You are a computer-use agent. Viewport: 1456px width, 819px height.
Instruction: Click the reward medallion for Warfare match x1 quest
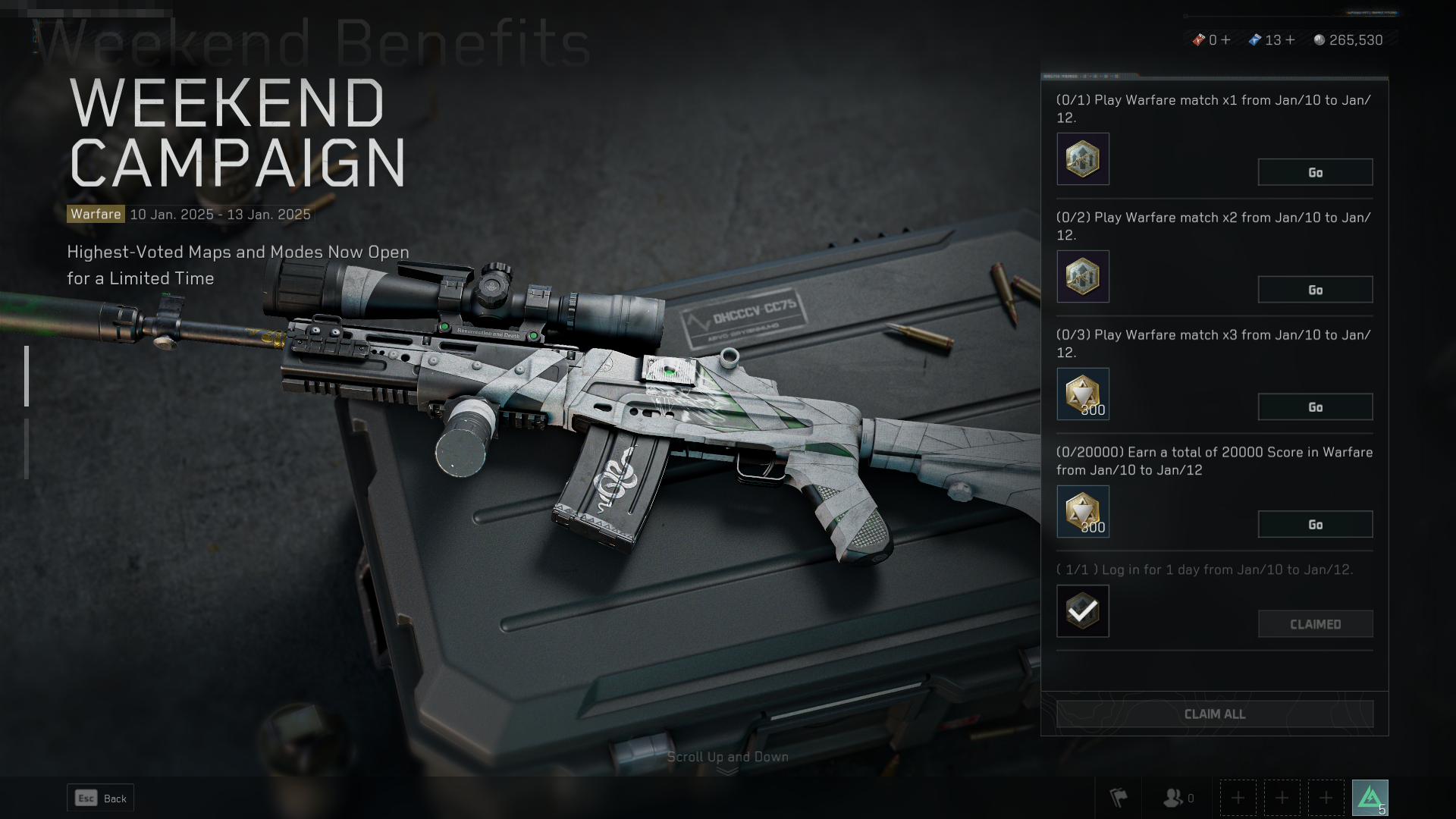(x=1082, y=158)
